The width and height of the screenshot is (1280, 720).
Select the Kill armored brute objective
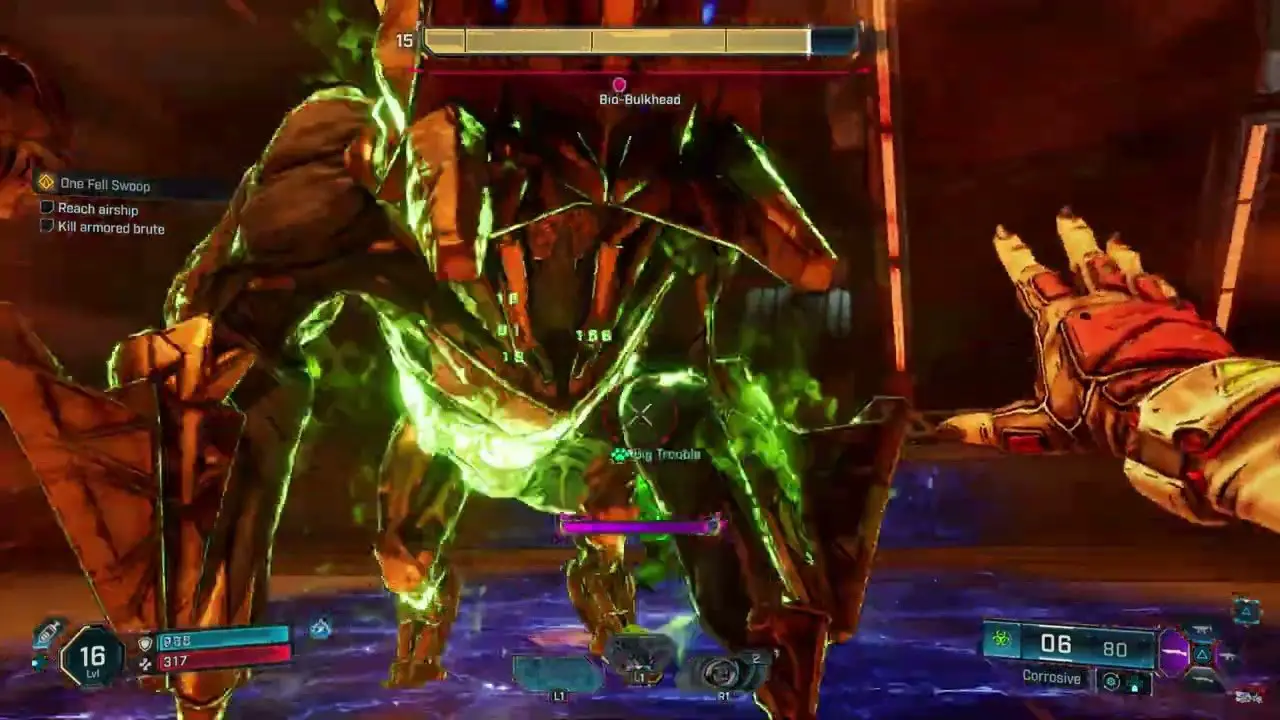coord(110,228)
